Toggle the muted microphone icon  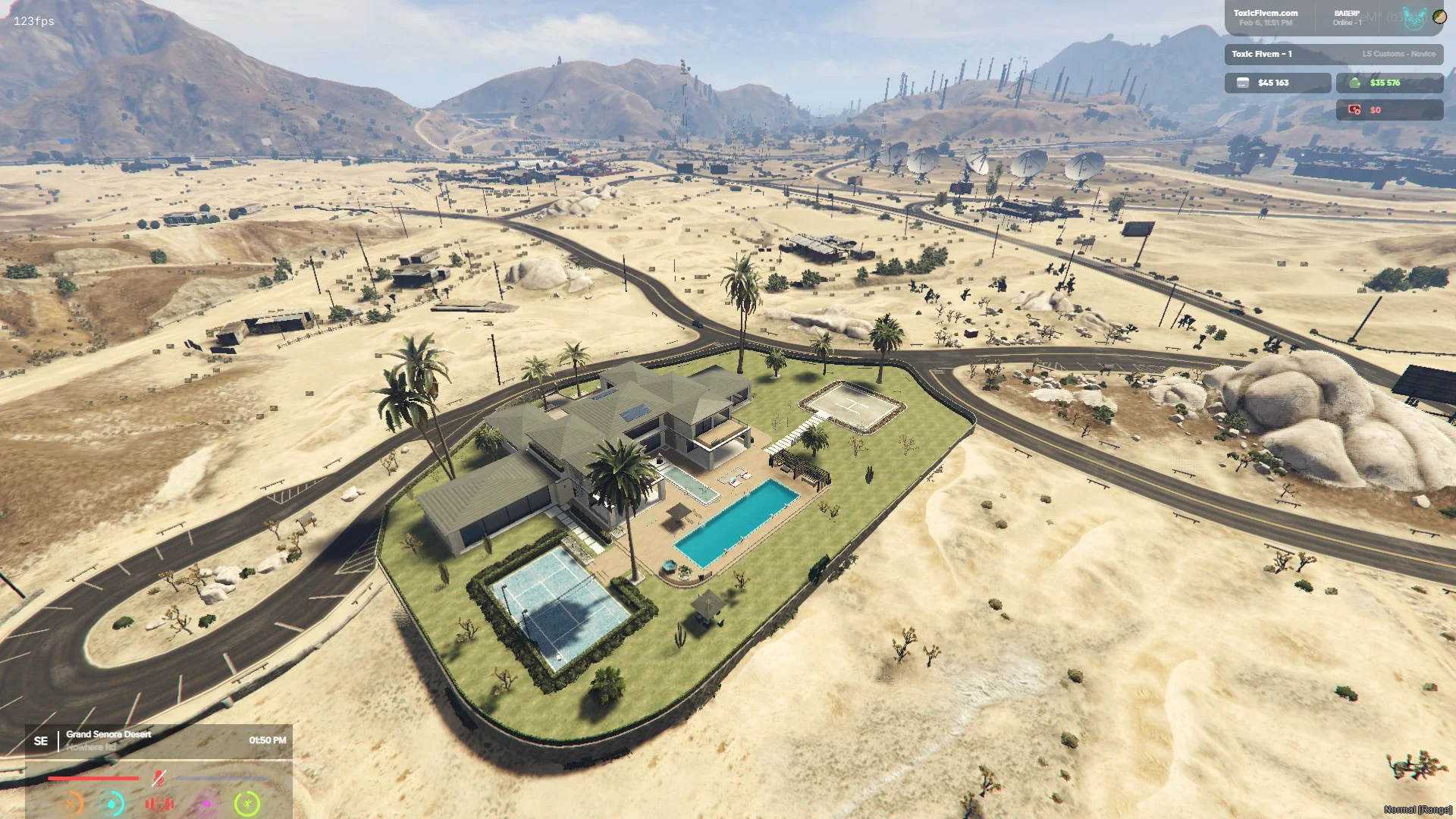pyautogui.click(x=158, y=778)
